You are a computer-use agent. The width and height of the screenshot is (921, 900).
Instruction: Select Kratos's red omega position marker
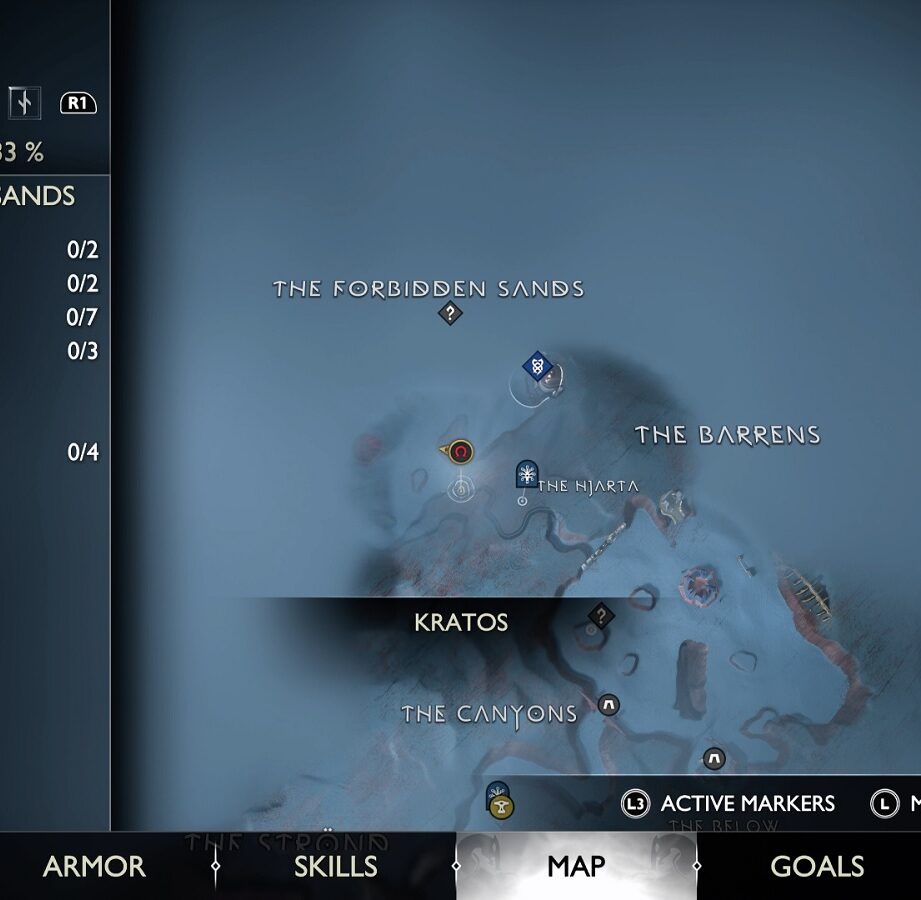coord(460,453)
